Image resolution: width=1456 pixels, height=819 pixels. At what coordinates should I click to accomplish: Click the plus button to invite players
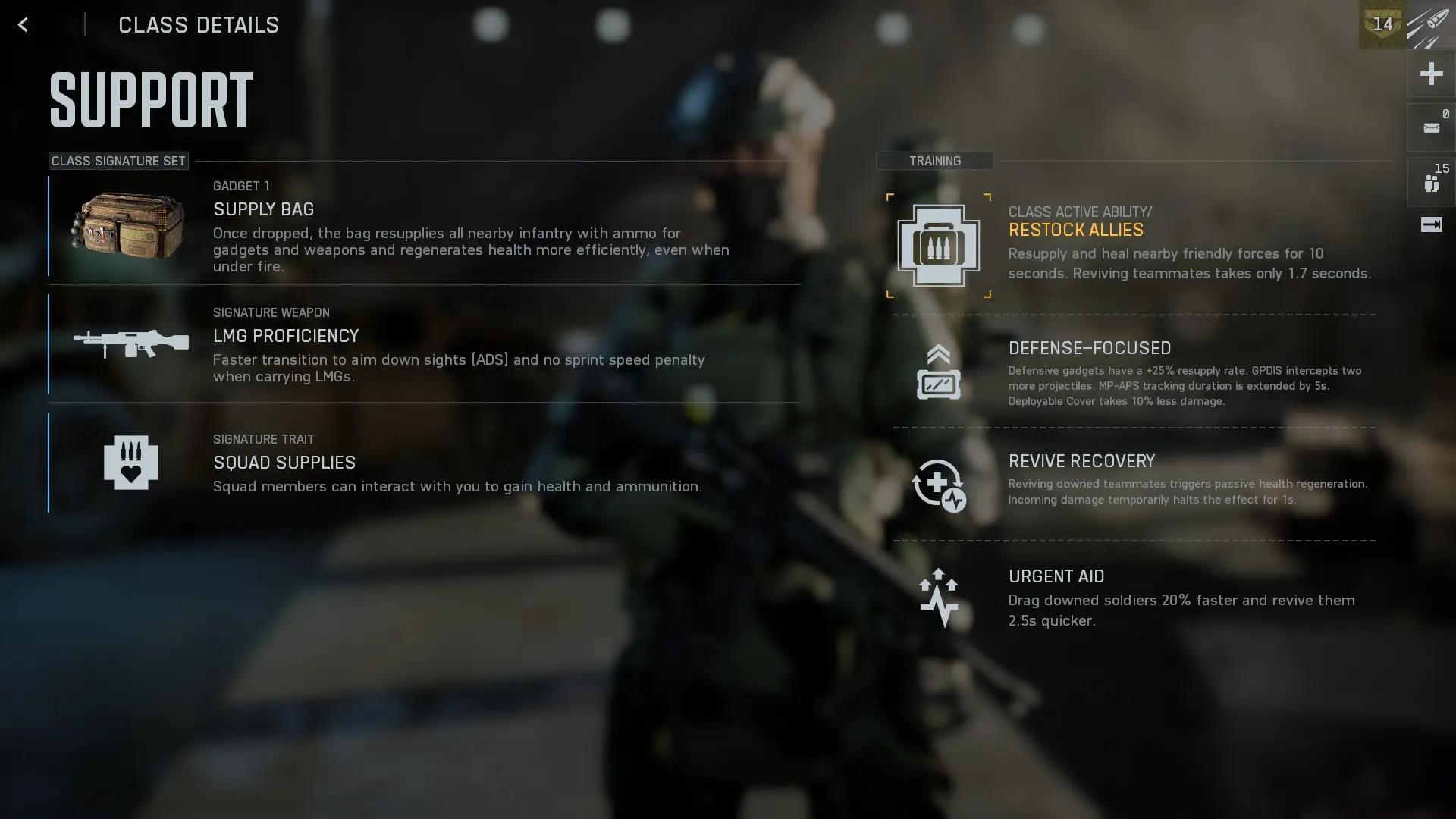coord(1431,74)
